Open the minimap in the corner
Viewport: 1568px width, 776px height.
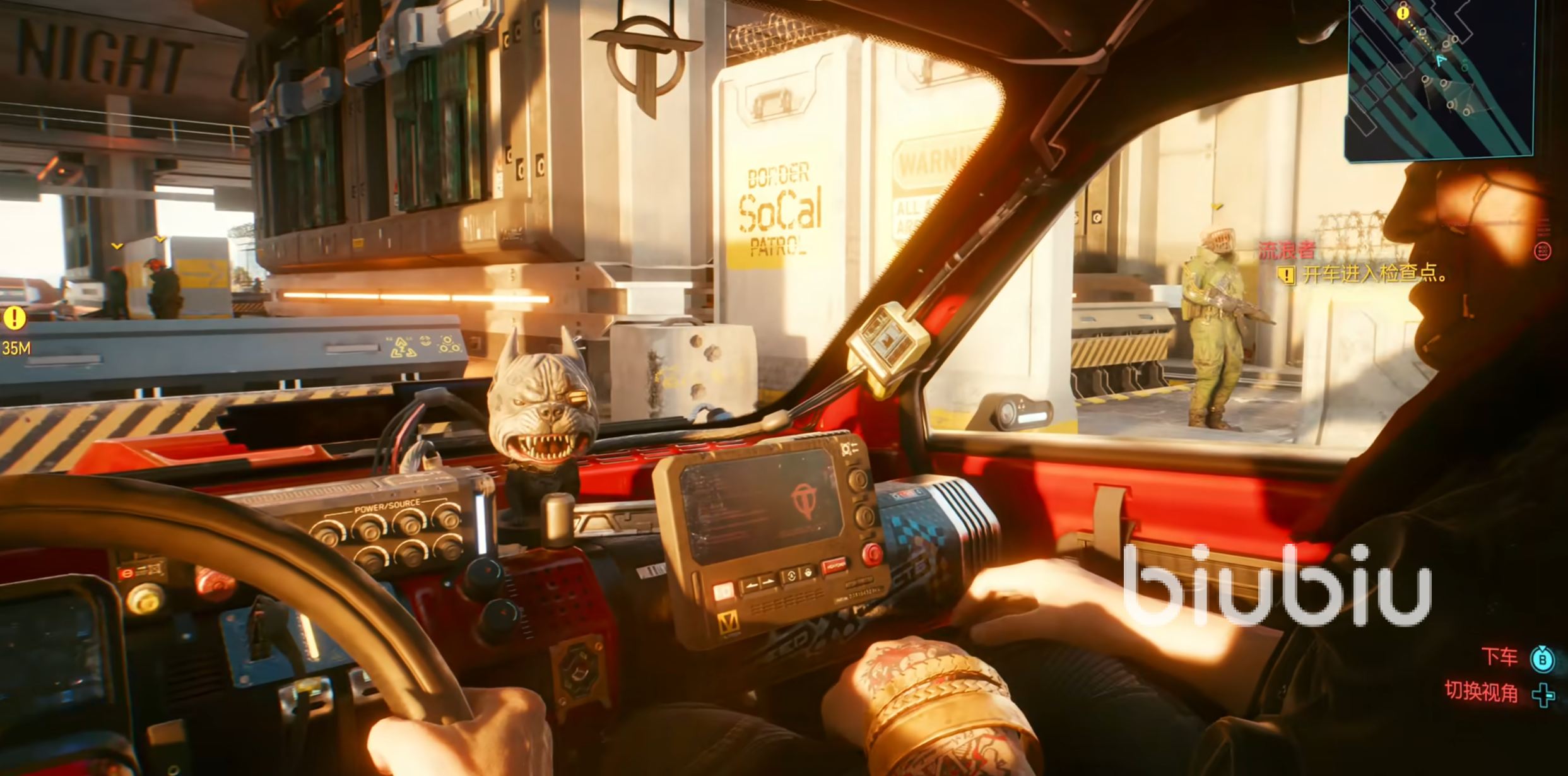click(1440, 79)
